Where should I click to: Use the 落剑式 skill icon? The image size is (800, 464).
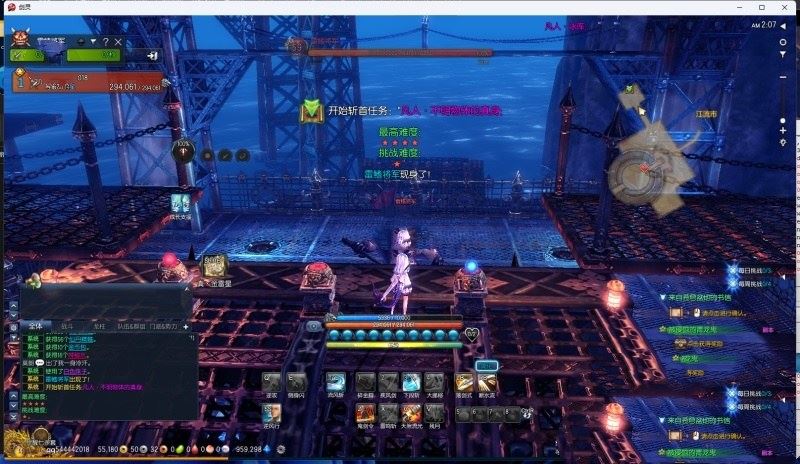point(464,383)
